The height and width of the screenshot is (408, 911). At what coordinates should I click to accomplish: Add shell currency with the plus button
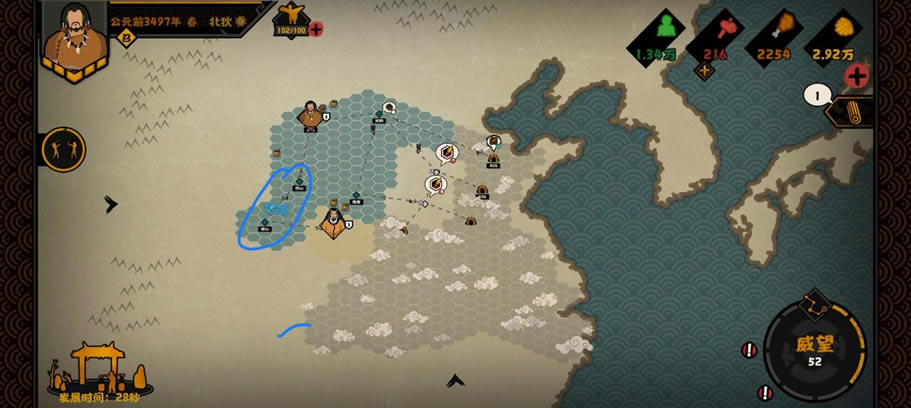pos(856,75)
